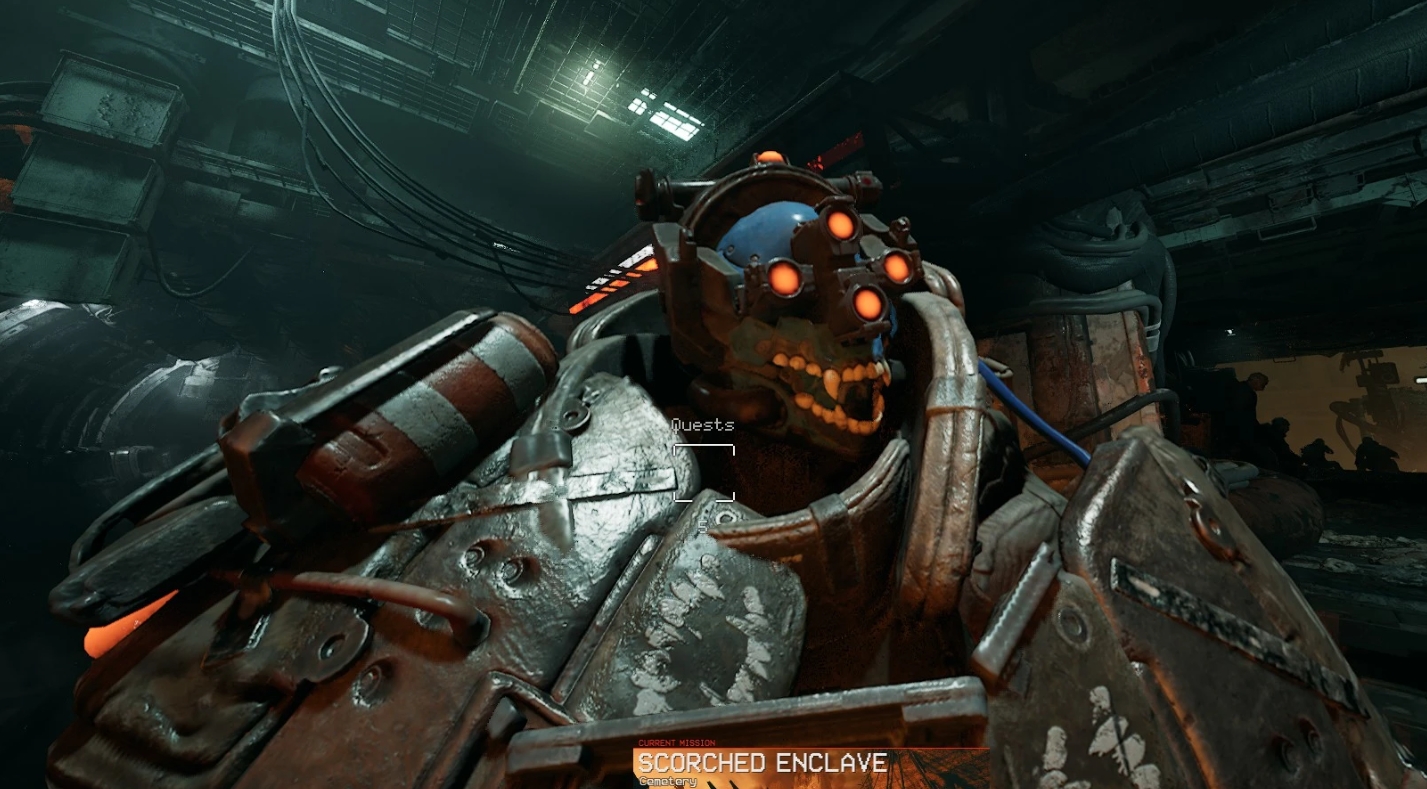Open the Quests interaction prompt
Screen dimensions: 1427x789
click(x=704, y=470)
